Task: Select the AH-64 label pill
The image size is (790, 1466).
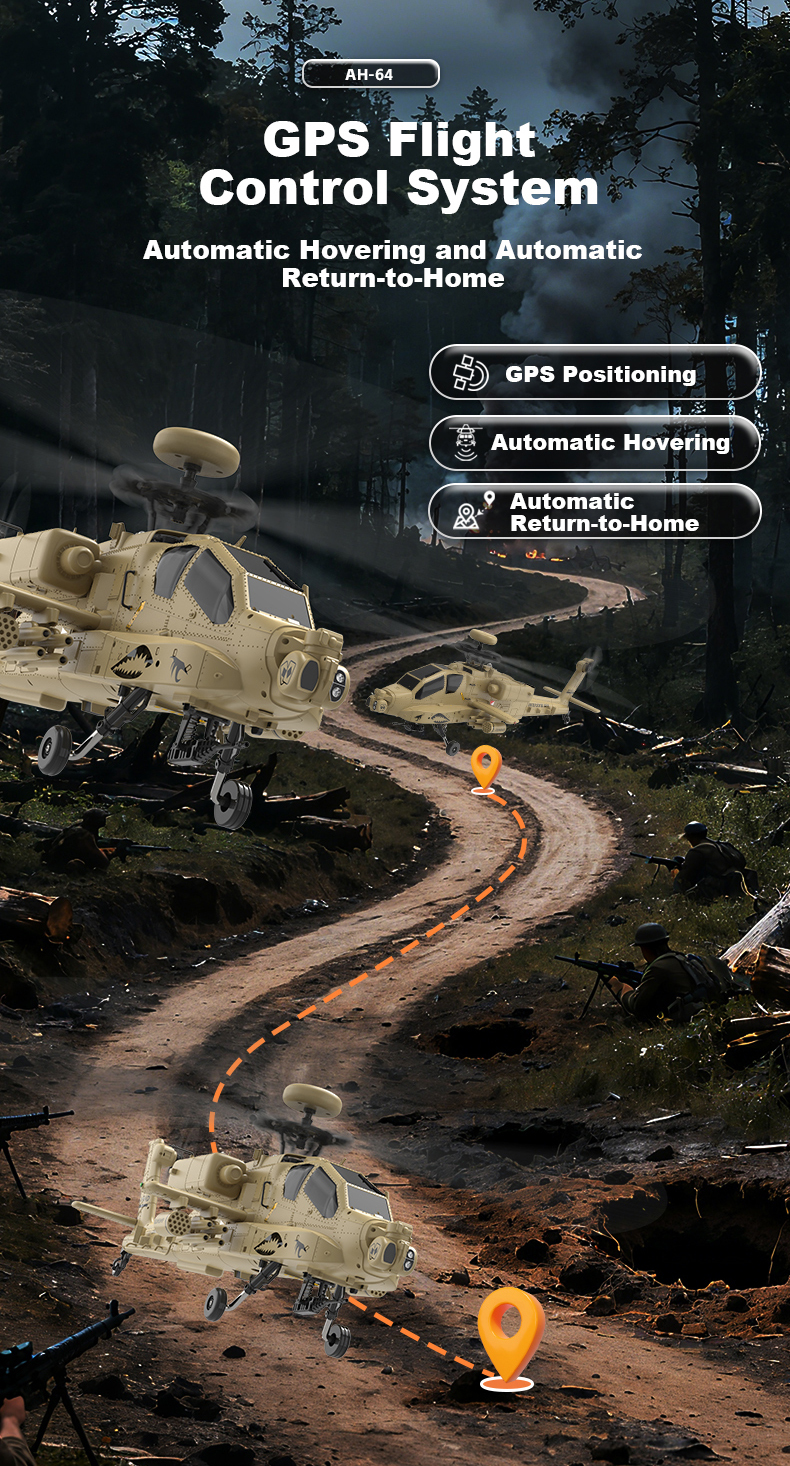Action: (371, 74)
